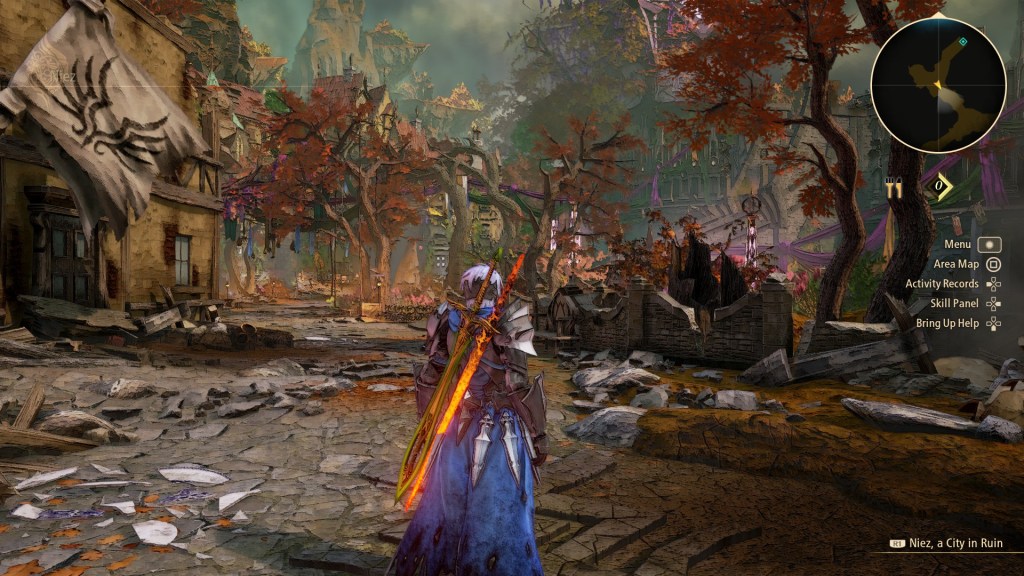
Task: Open the Skill Panel
Action: click(954, 303)
